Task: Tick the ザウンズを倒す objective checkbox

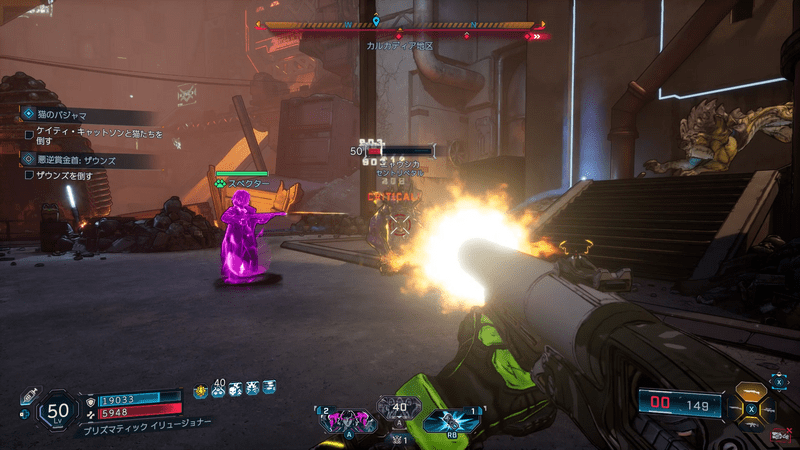Action: [29, 175]
